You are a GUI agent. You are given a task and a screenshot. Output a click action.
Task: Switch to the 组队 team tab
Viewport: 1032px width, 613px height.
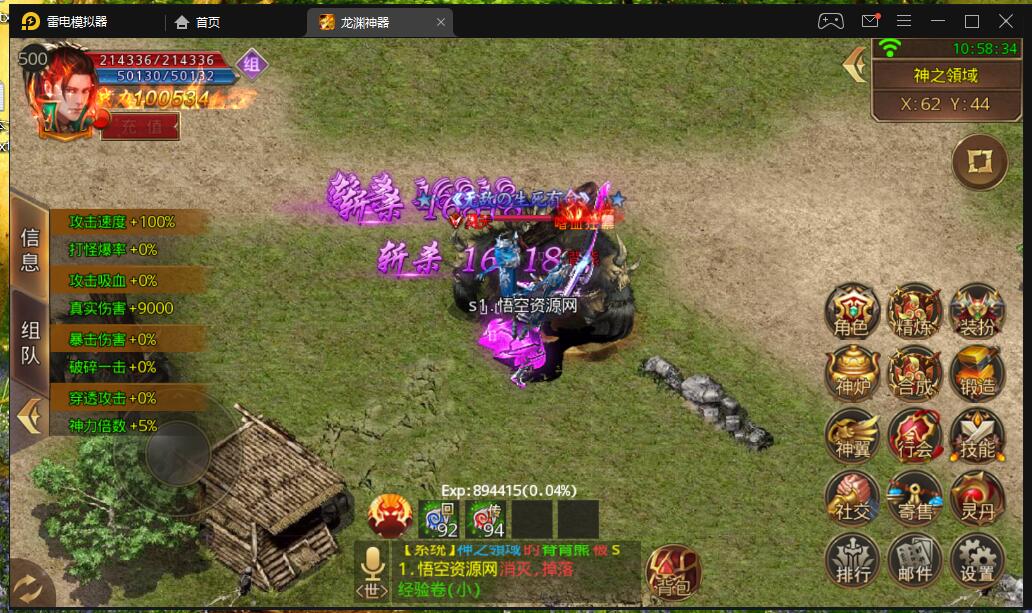click(x=30, y=343)
